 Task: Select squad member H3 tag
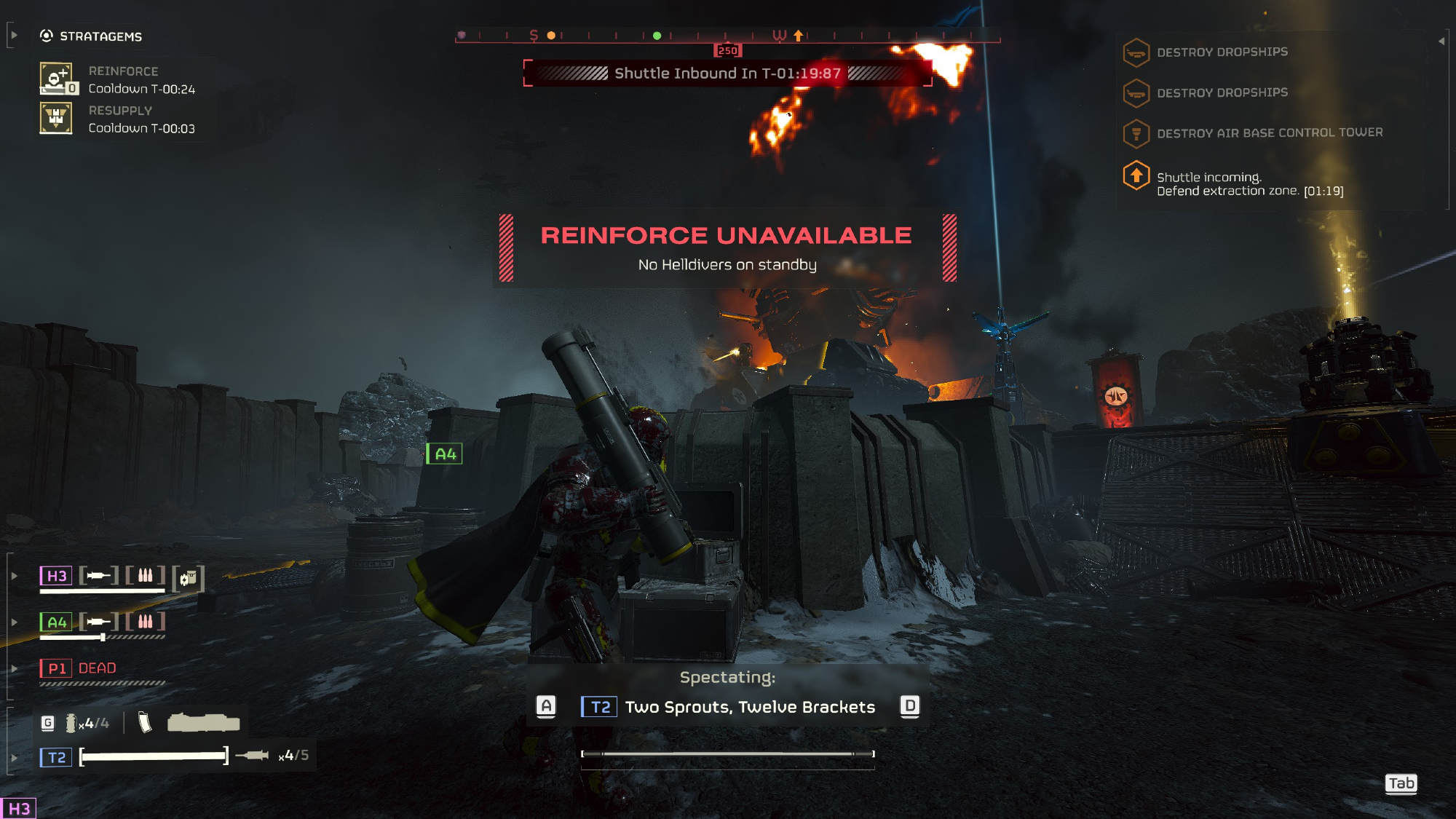[56, 576]
